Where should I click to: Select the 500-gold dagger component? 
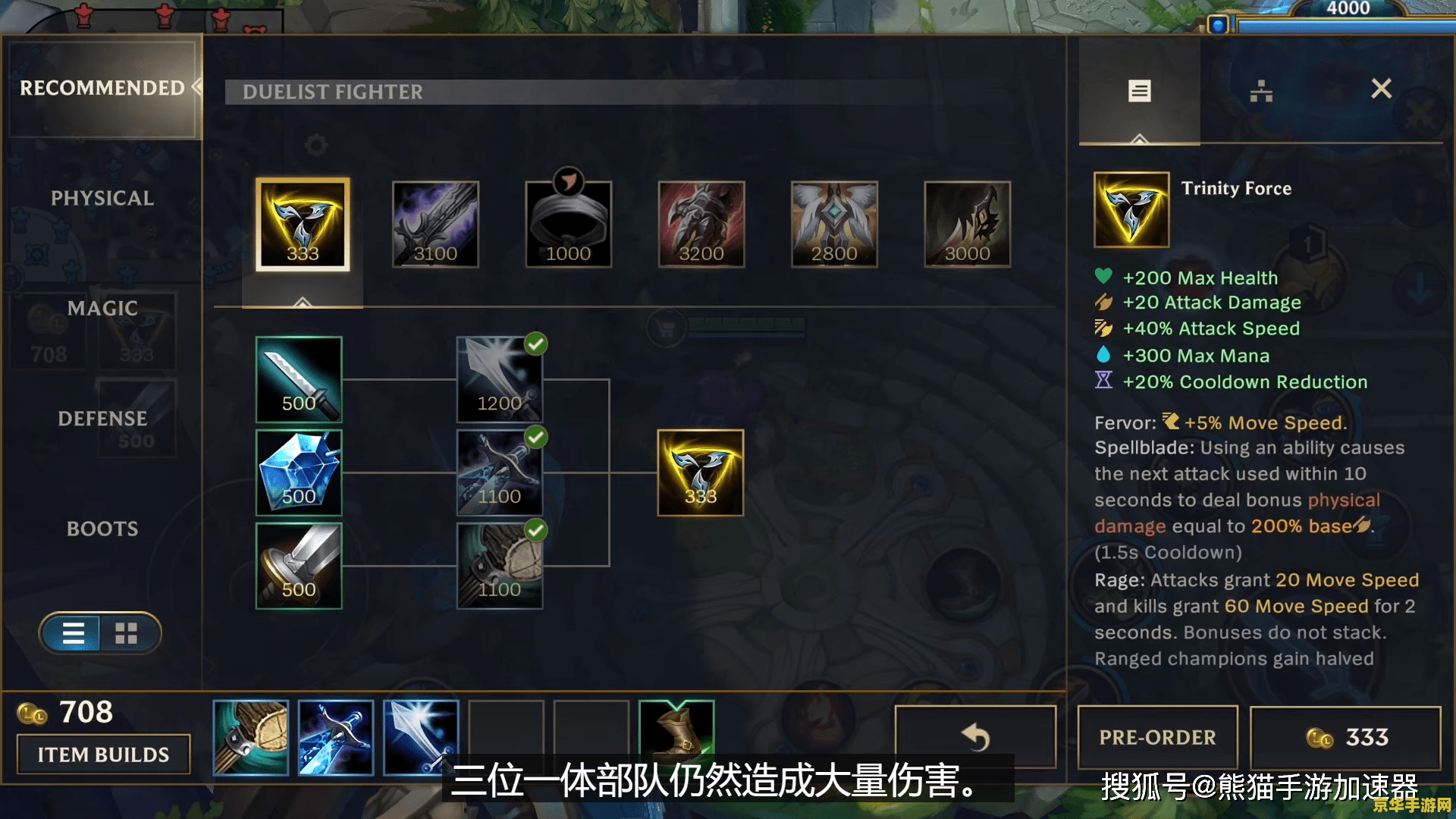click(x=299, y=379)
